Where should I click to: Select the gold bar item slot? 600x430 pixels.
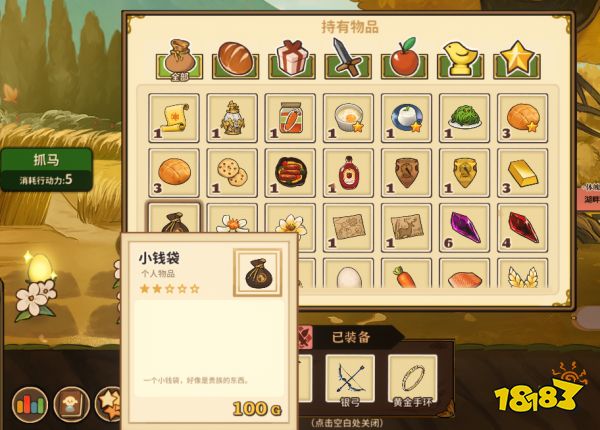tap(521, 173)
